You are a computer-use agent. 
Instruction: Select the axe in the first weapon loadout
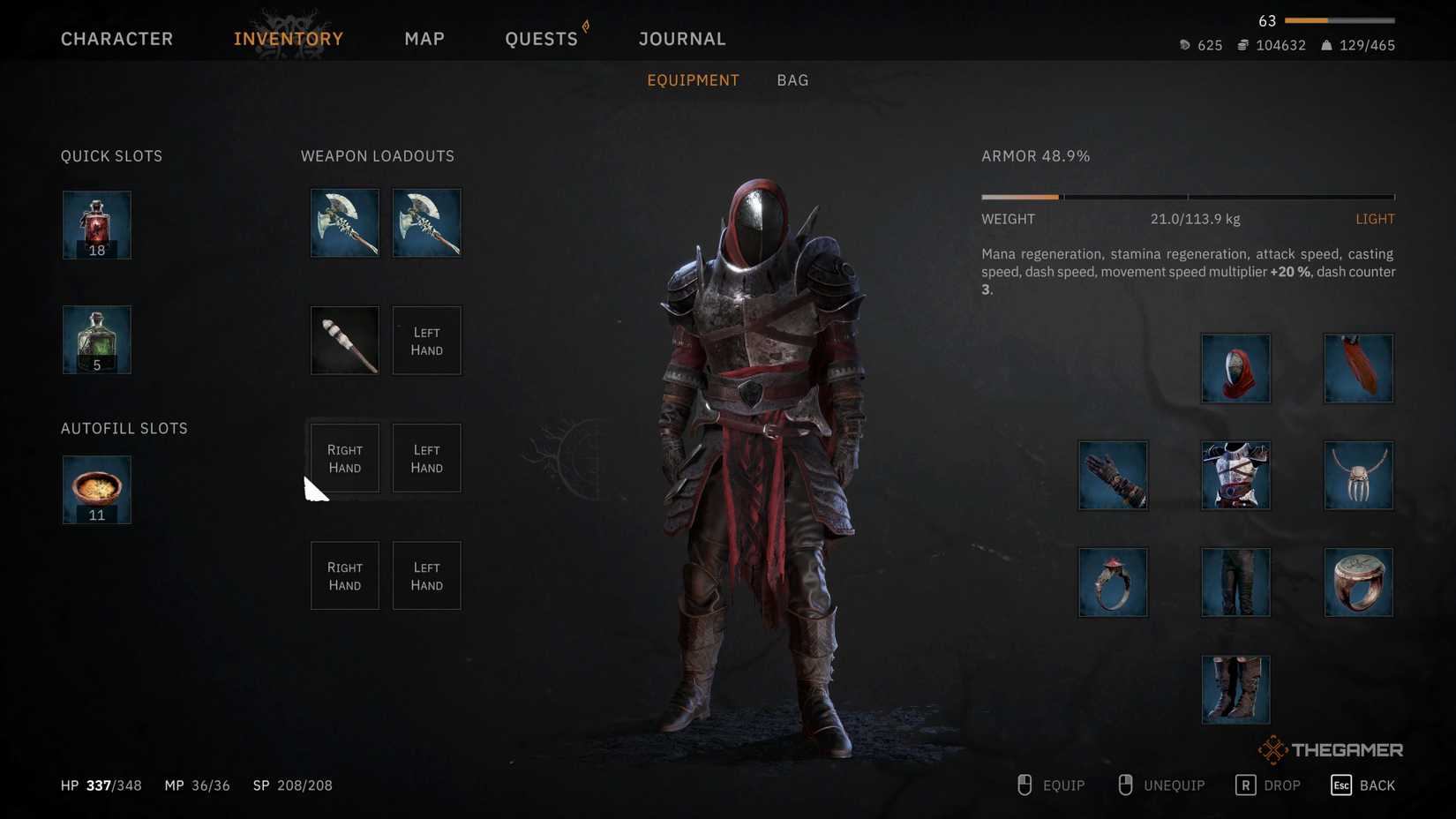344,222
